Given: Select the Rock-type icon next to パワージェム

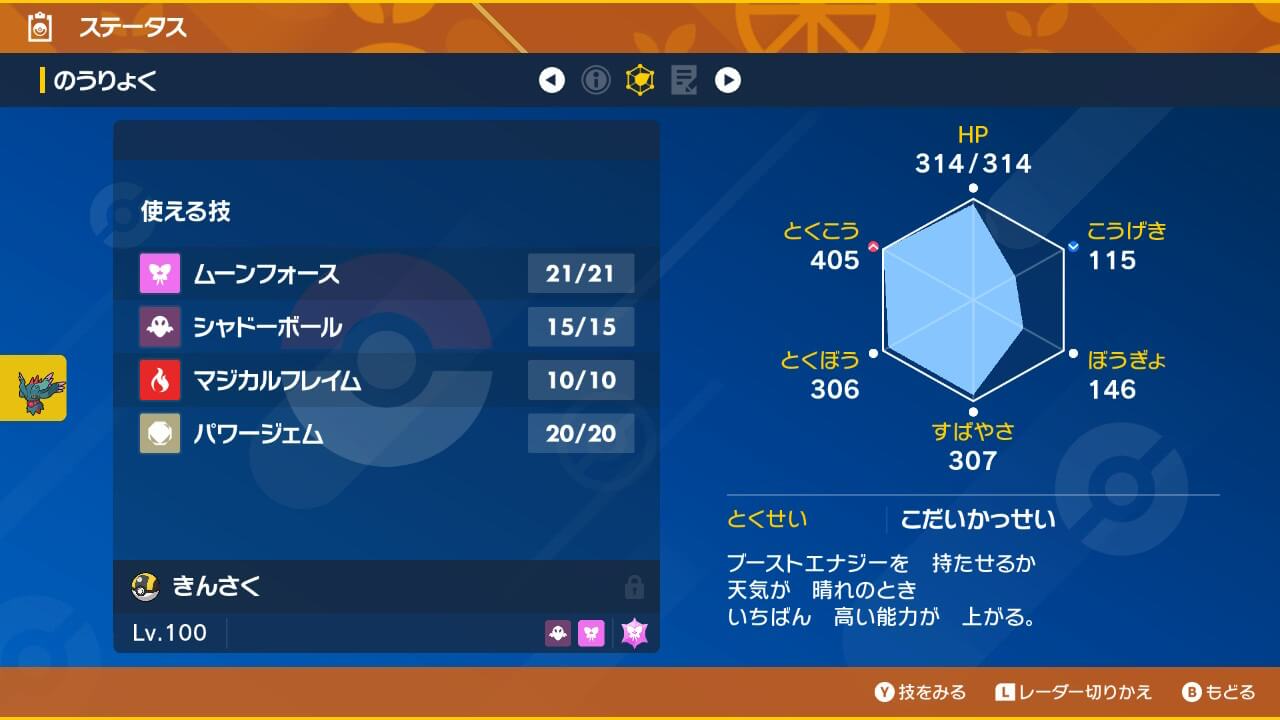Looking at the screenshot, I should pos(157,433).
